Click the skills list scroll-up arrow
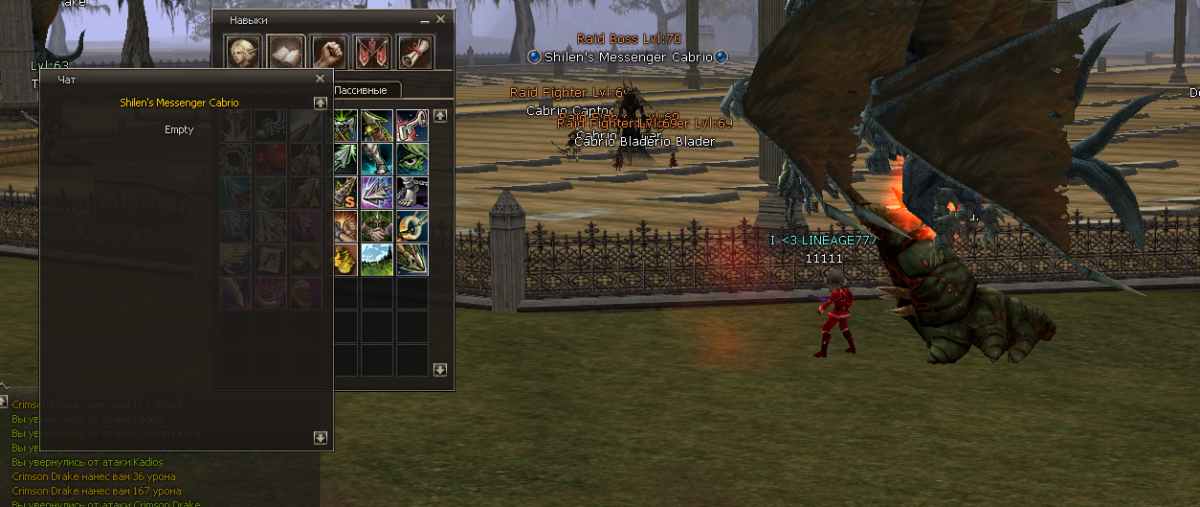1200x507 pixels. pos(440,116)
